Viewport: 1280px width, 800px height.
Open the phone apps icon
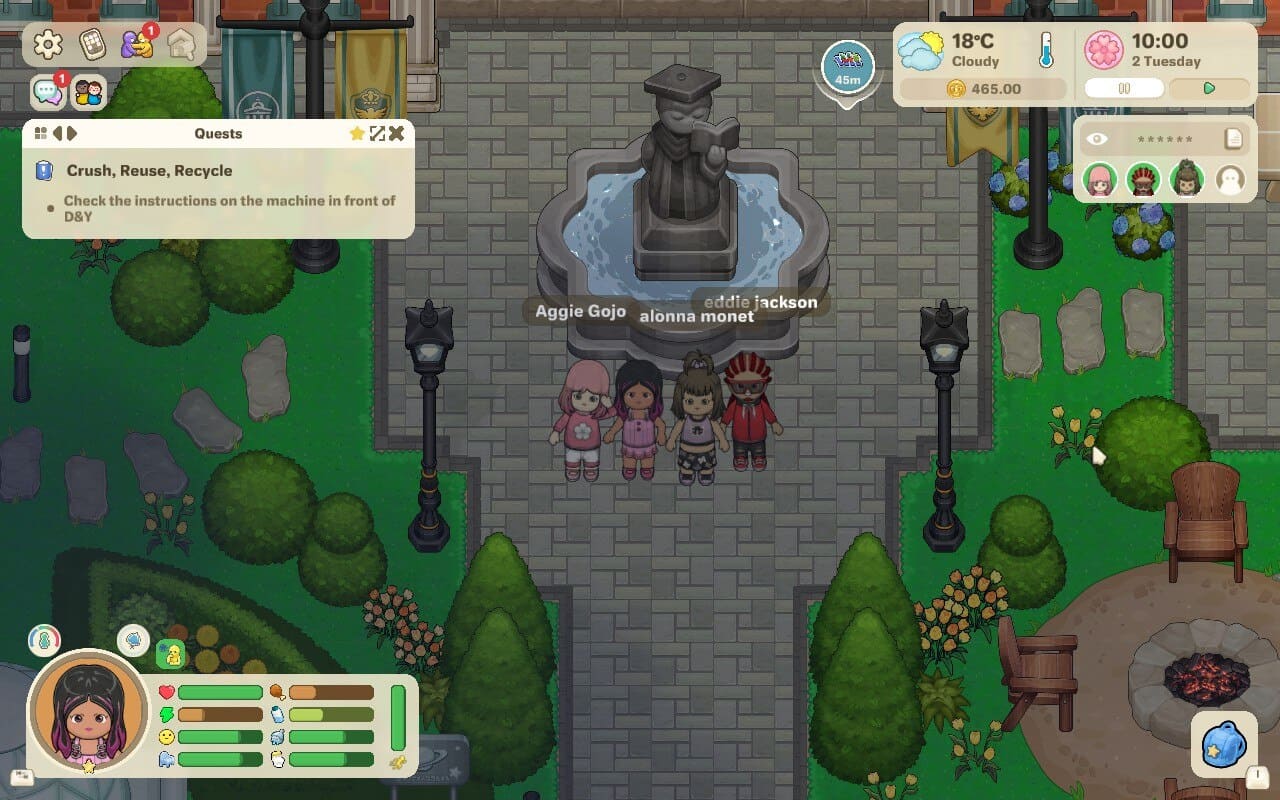tap(93, 44)
